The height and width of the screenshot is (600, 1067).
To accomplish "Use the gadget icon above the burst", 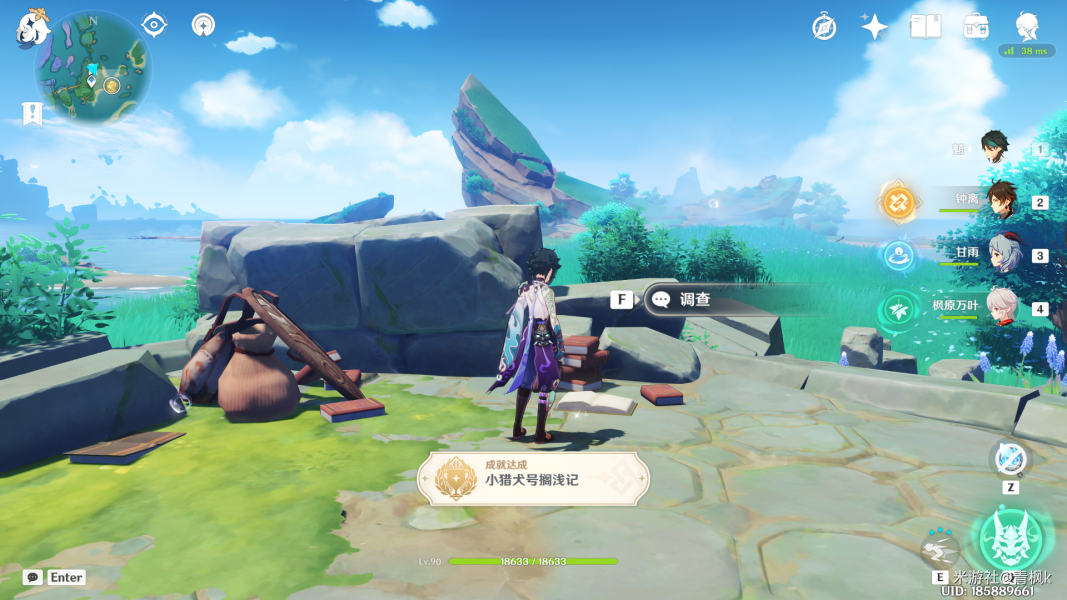I will (x=1010, y=459).
